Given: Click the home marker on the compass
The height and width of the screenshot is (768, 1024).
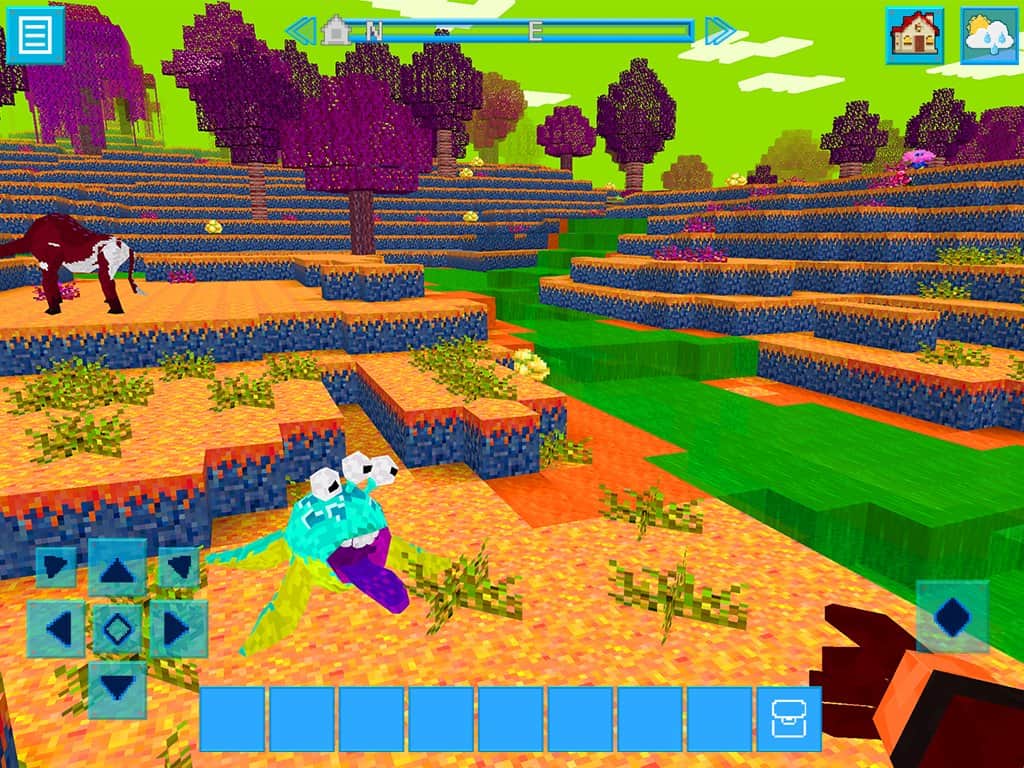Looking at the screenshot, I should coord(336,30).
